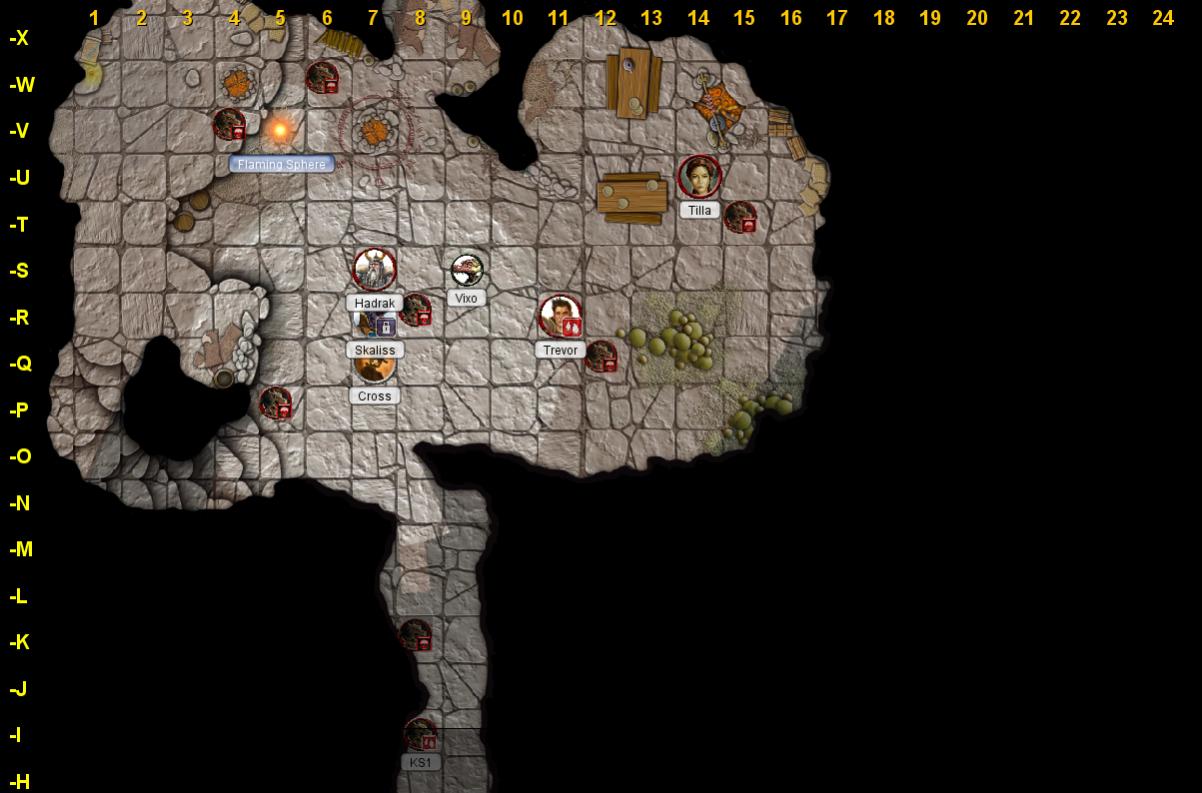Select the Skaliss character token

point(371,324)
